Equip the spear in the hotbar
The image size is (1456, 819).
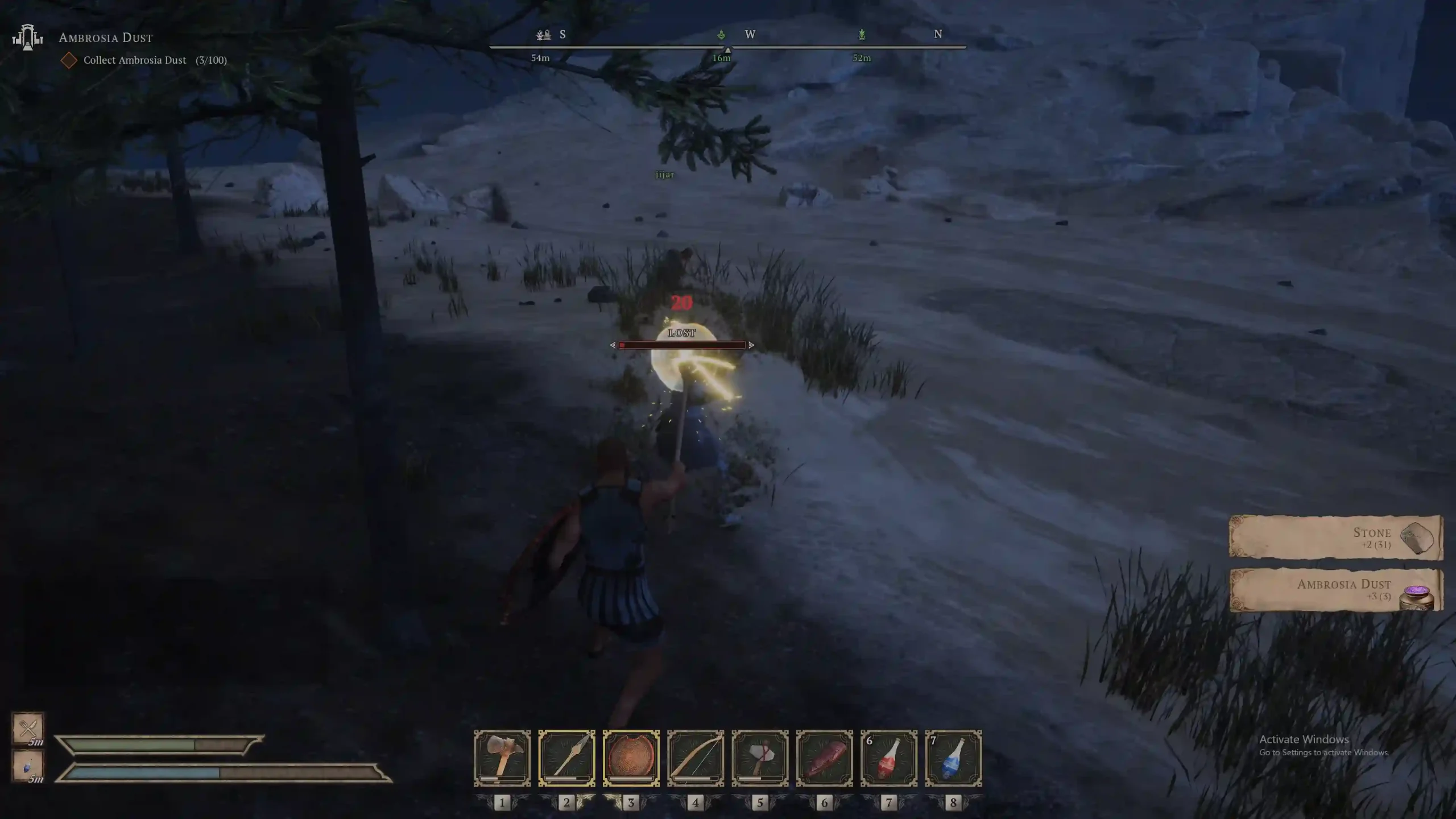coord(566,758)
